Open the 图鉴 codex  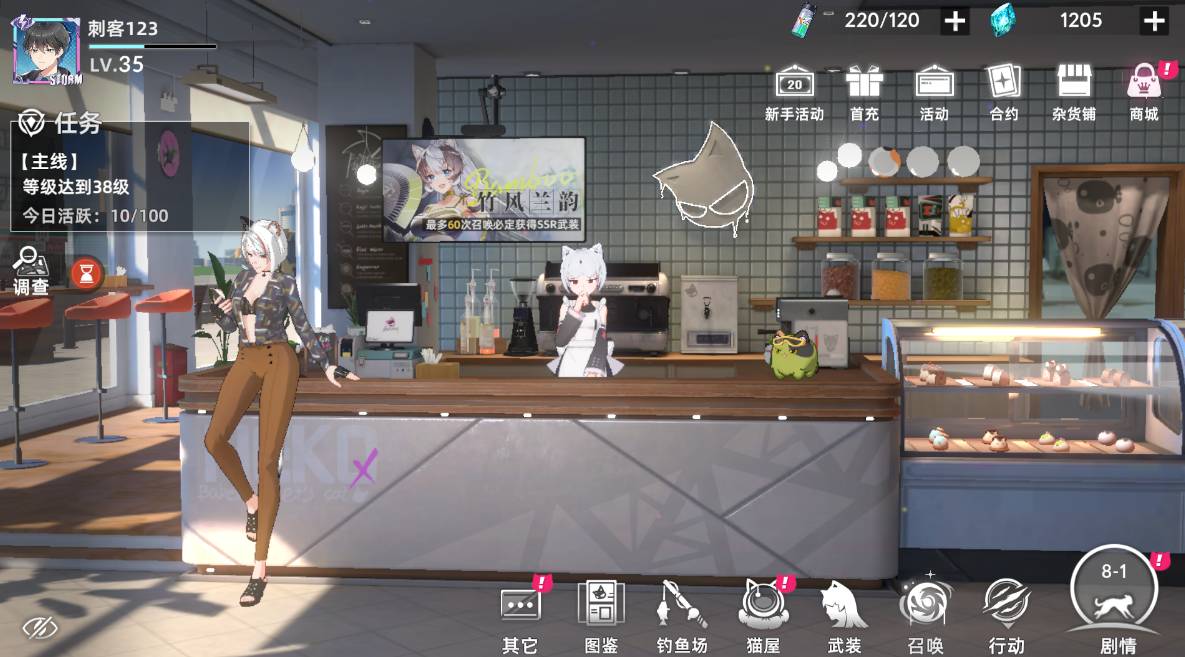click(601, 616)
